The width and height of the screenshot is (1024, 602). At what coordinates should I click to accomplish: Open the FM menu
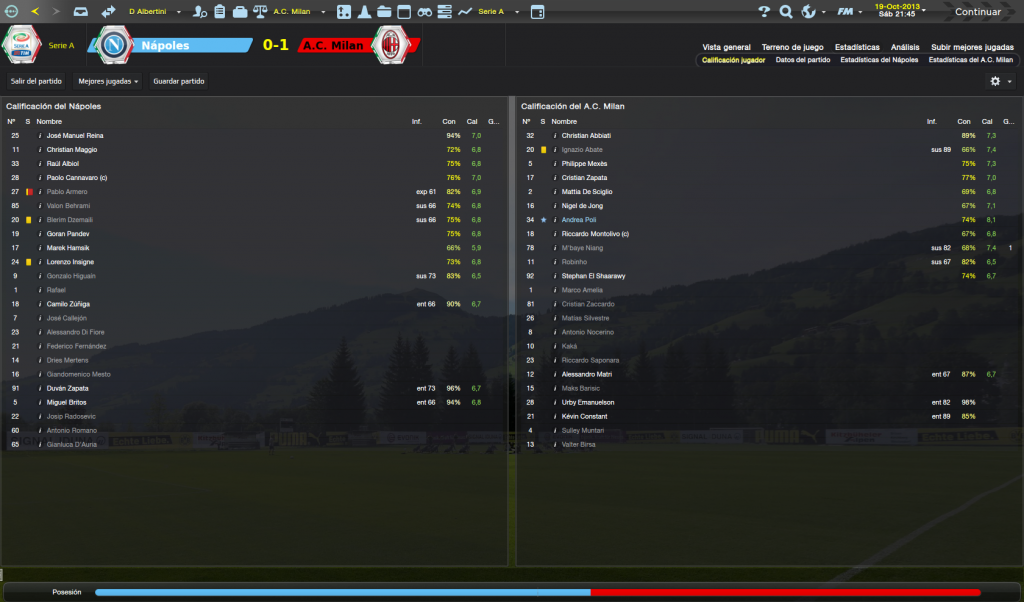pos(847,12)
